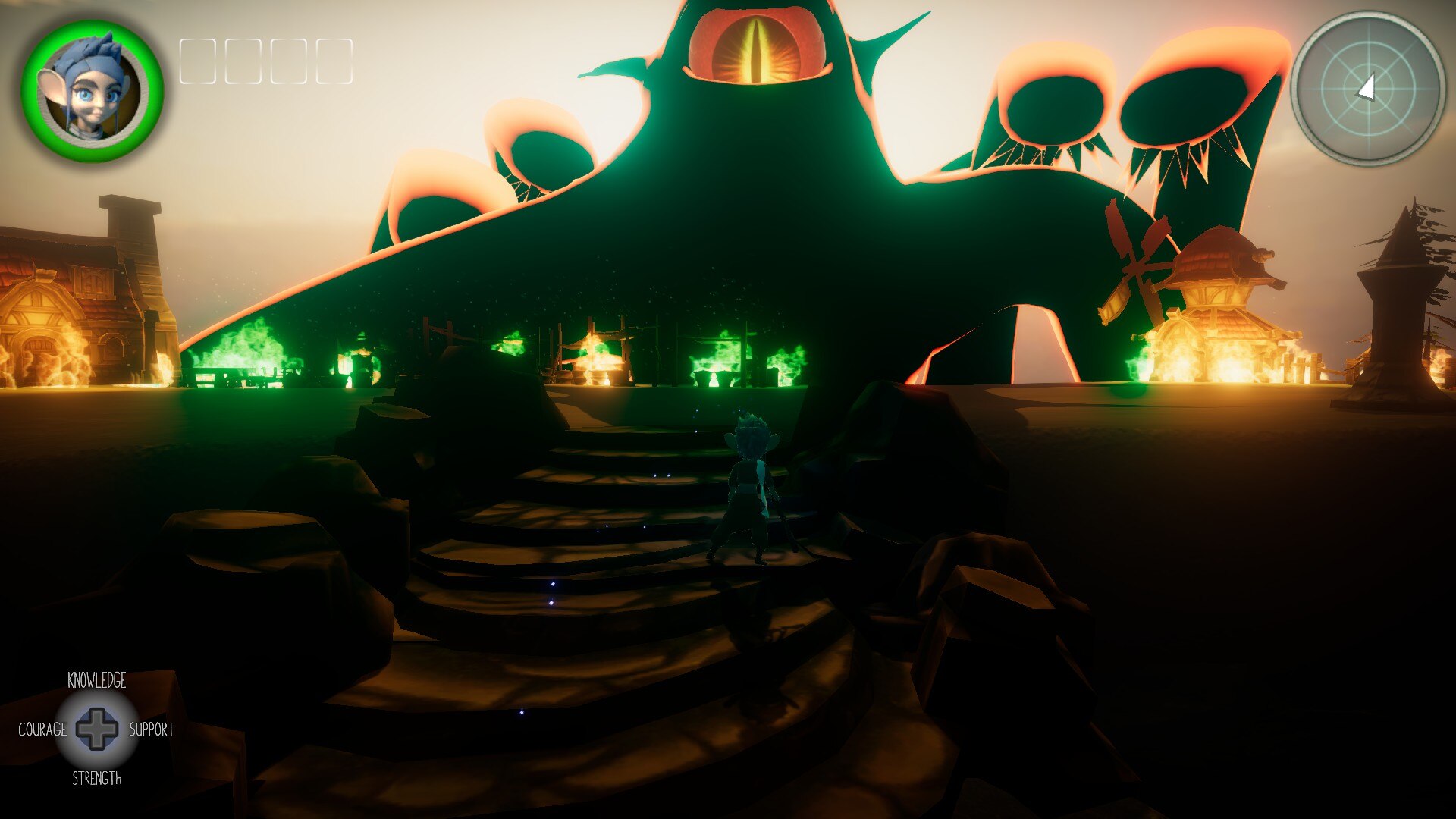
Task: Select the Knowledge ability label
Action: tap(97, 680)
